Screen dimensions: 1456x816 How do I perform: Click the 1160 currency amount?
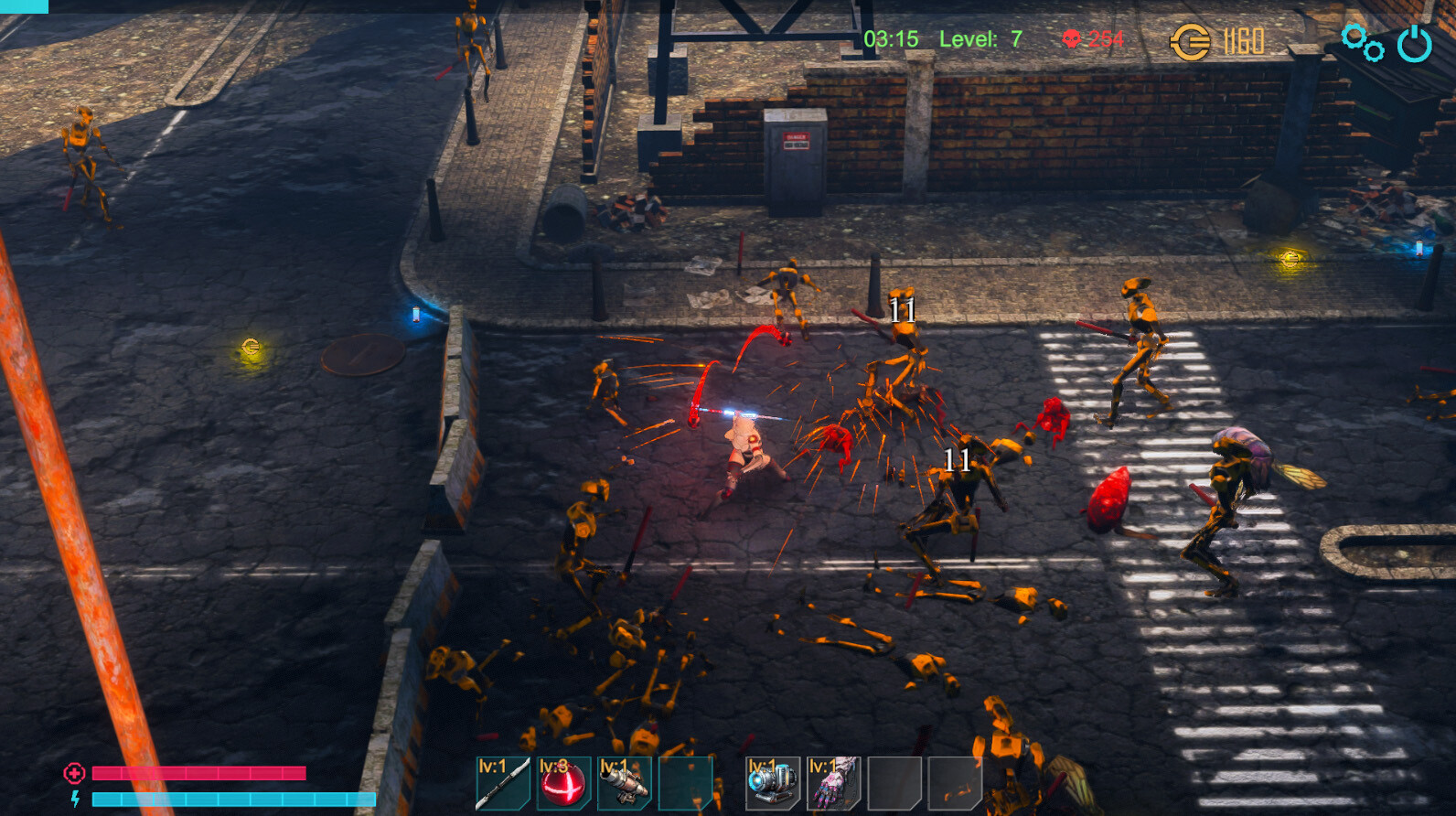1244,39
